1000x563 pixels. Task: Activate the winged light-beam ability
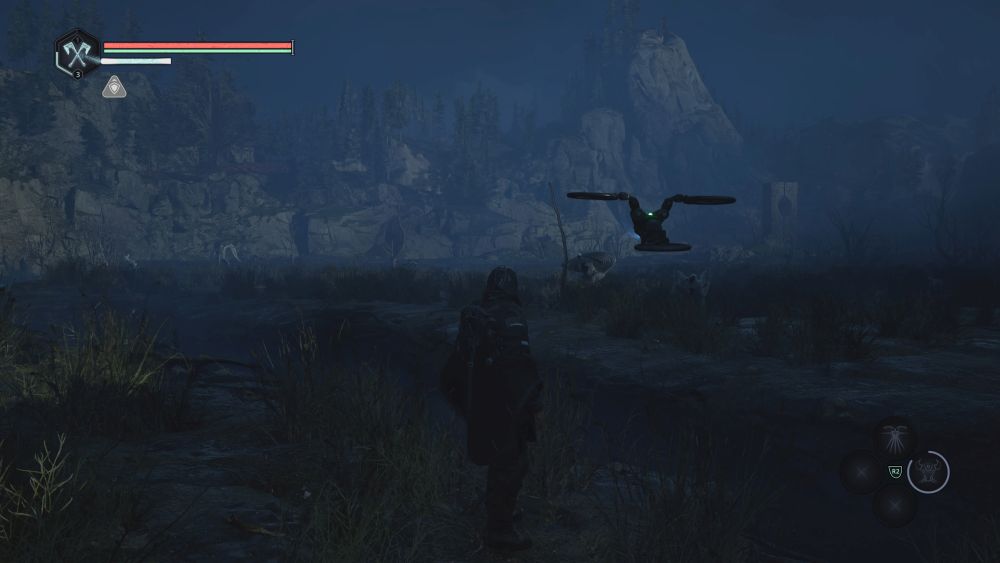coord(893,439)
